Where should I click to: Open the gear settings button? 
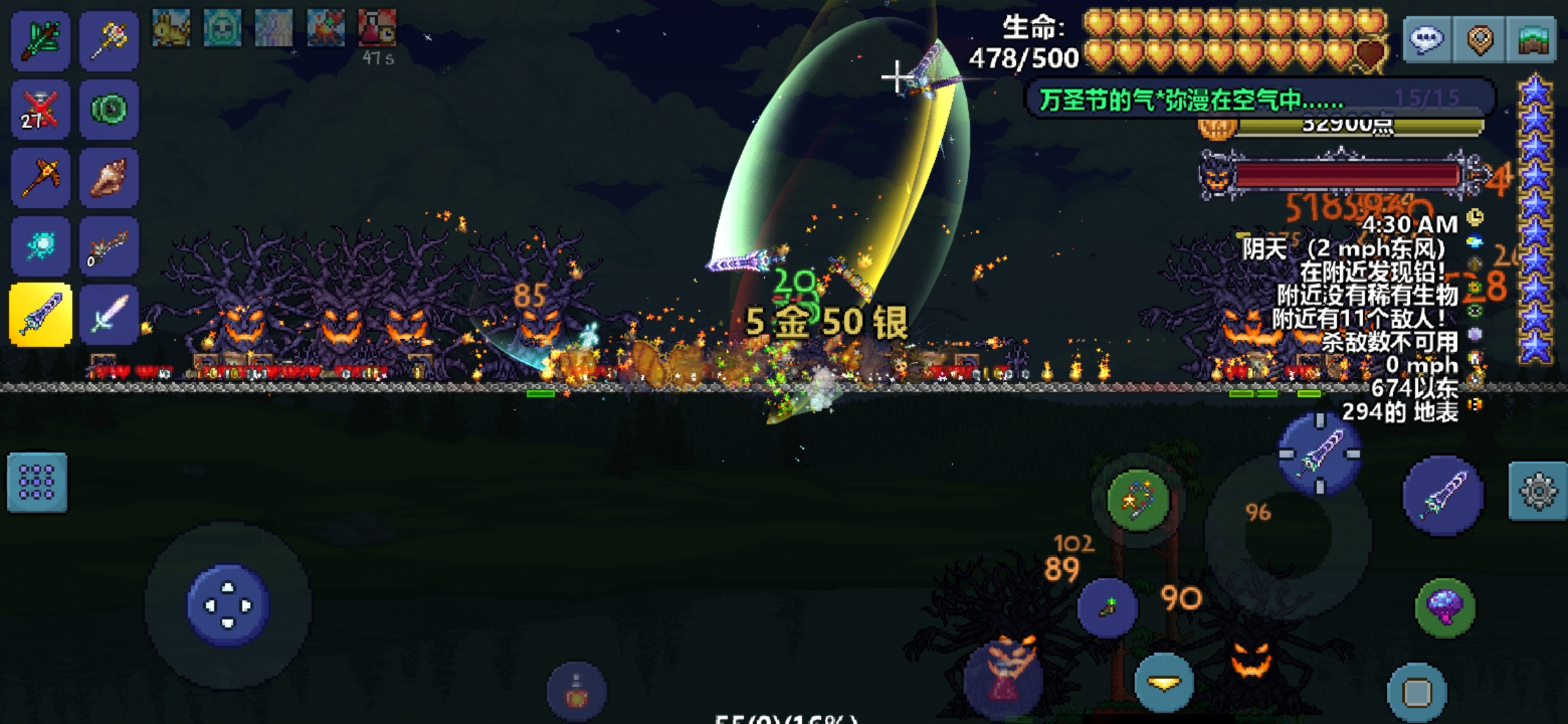1538,491
